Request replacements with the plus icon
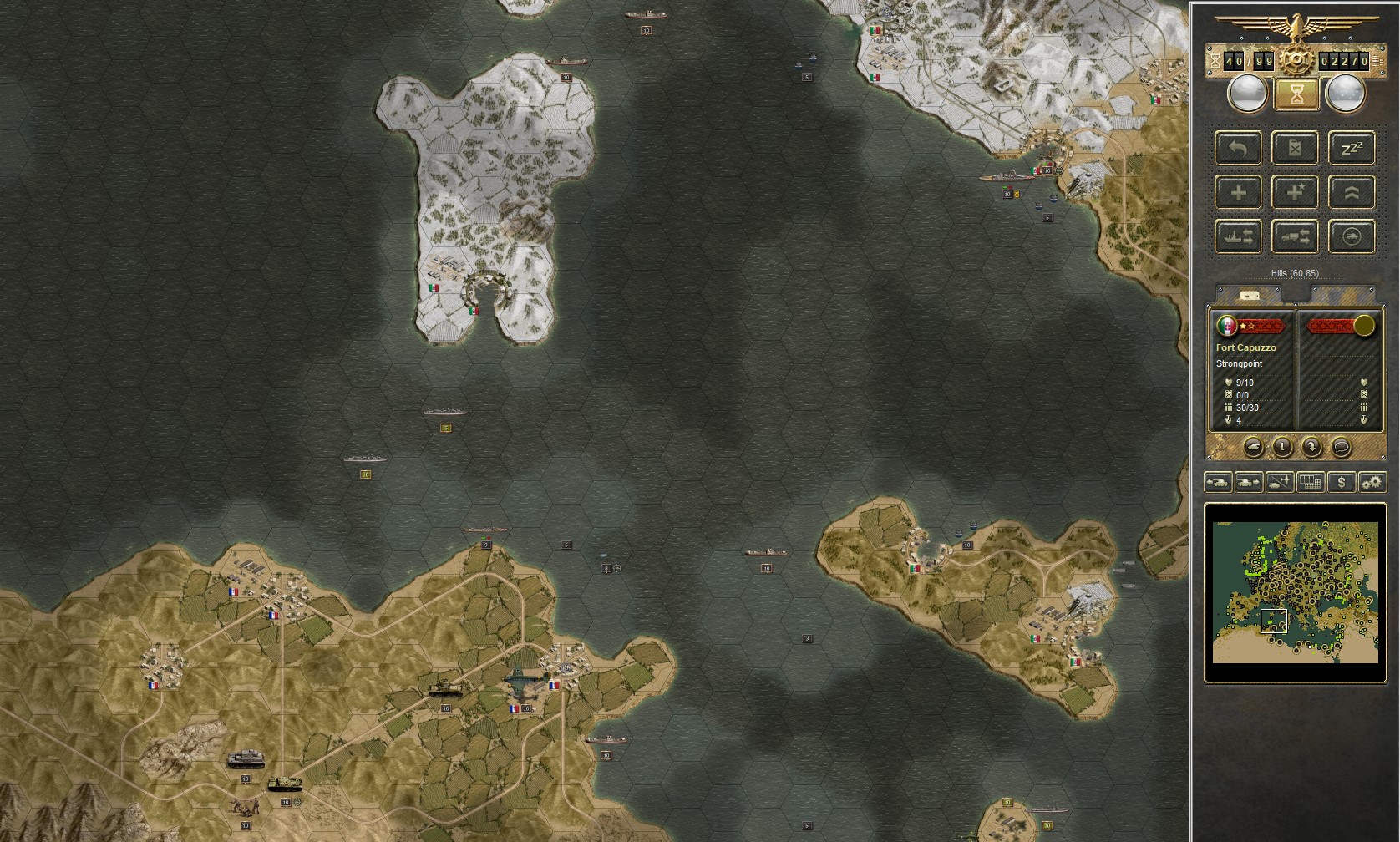This screenshot has height=842, width=1400. [x=1238, y=192]
